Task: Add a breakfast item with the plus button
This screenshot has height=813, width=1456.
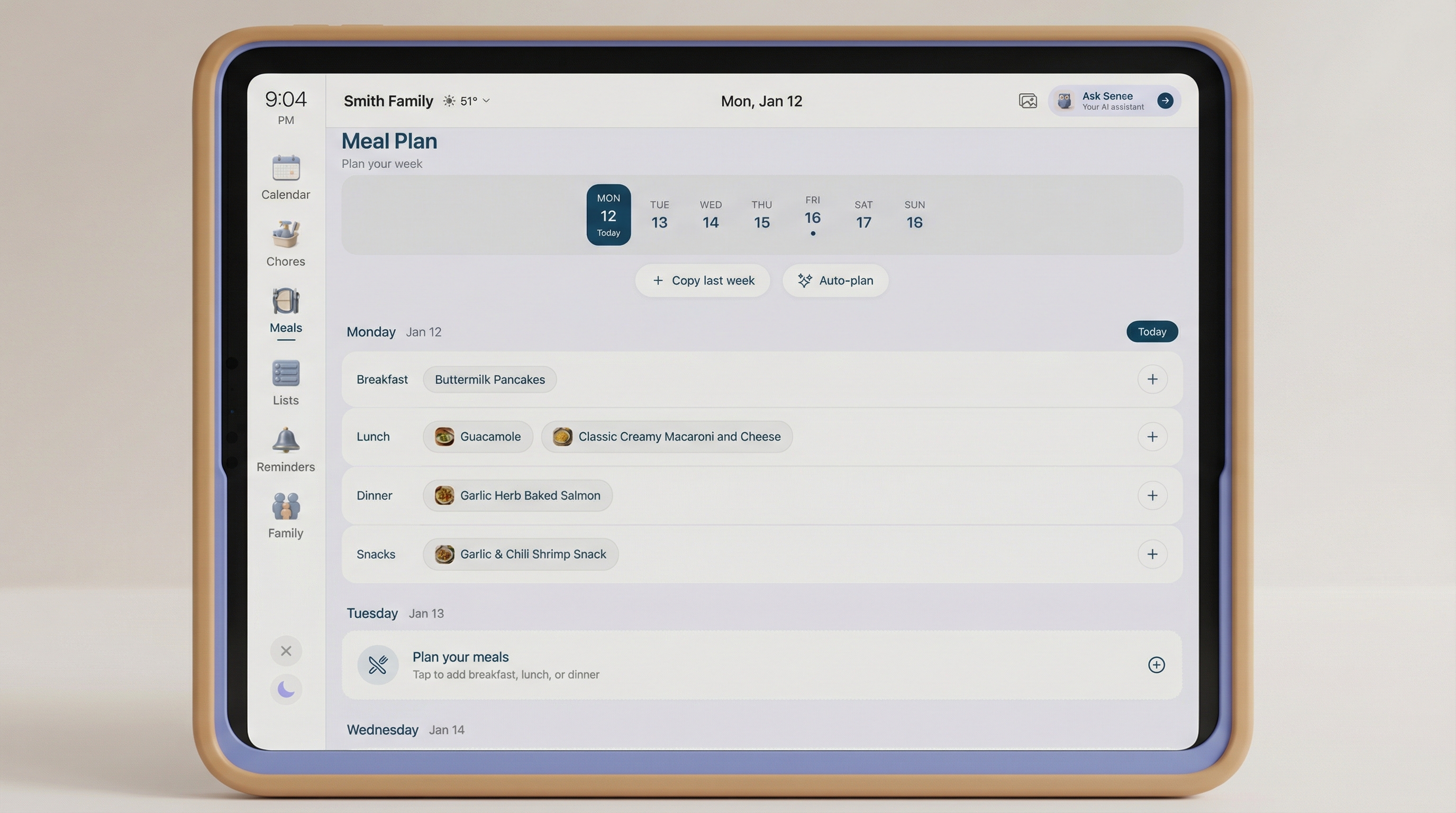Action: pyautogui.click(x=1153, y=380)
